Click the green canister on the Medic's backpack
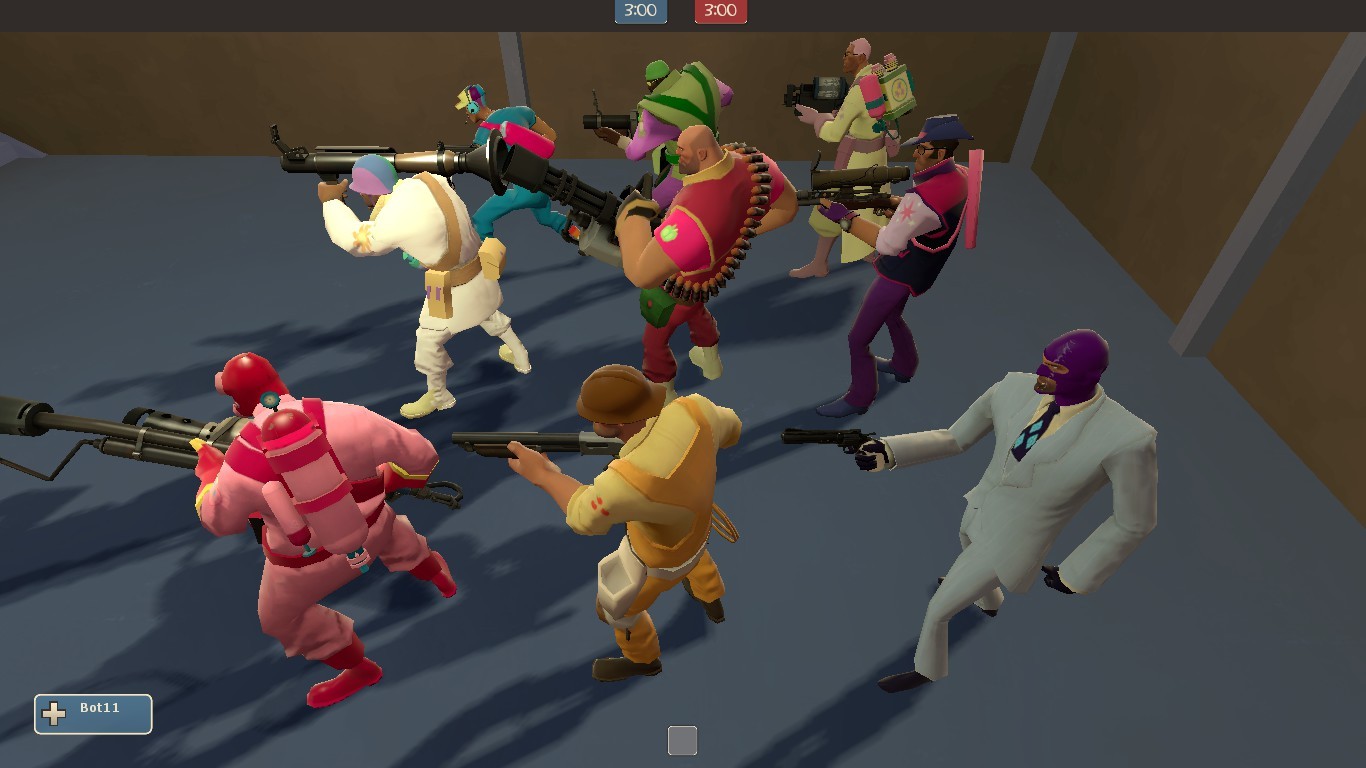 [x=898, y=85]
